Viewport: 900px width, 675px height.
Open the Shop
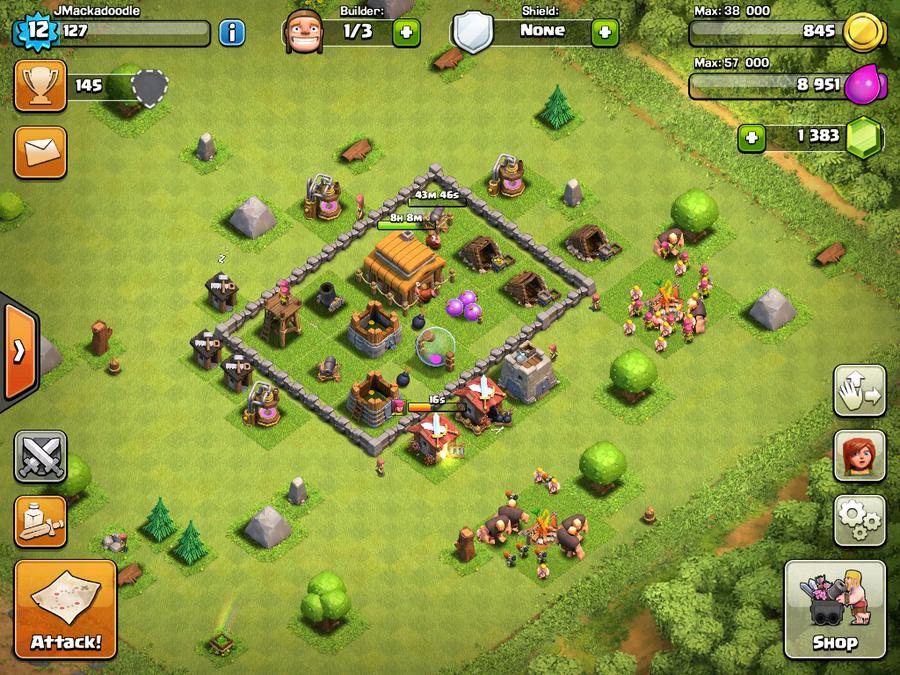tap(834, 609)
